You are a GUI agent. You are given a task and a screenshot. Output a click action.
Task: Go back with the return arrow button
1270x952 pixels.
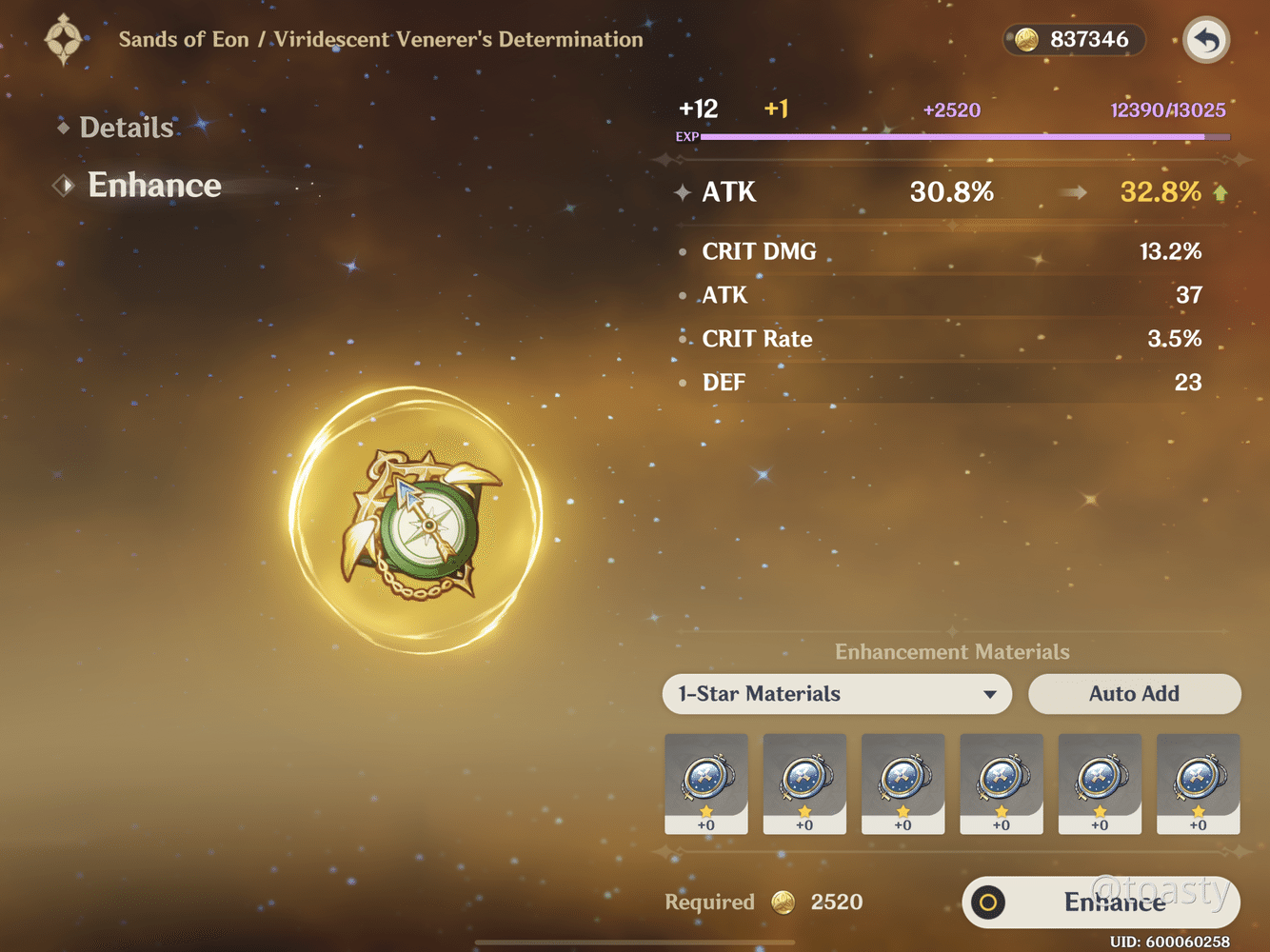tap(1206, 41)
